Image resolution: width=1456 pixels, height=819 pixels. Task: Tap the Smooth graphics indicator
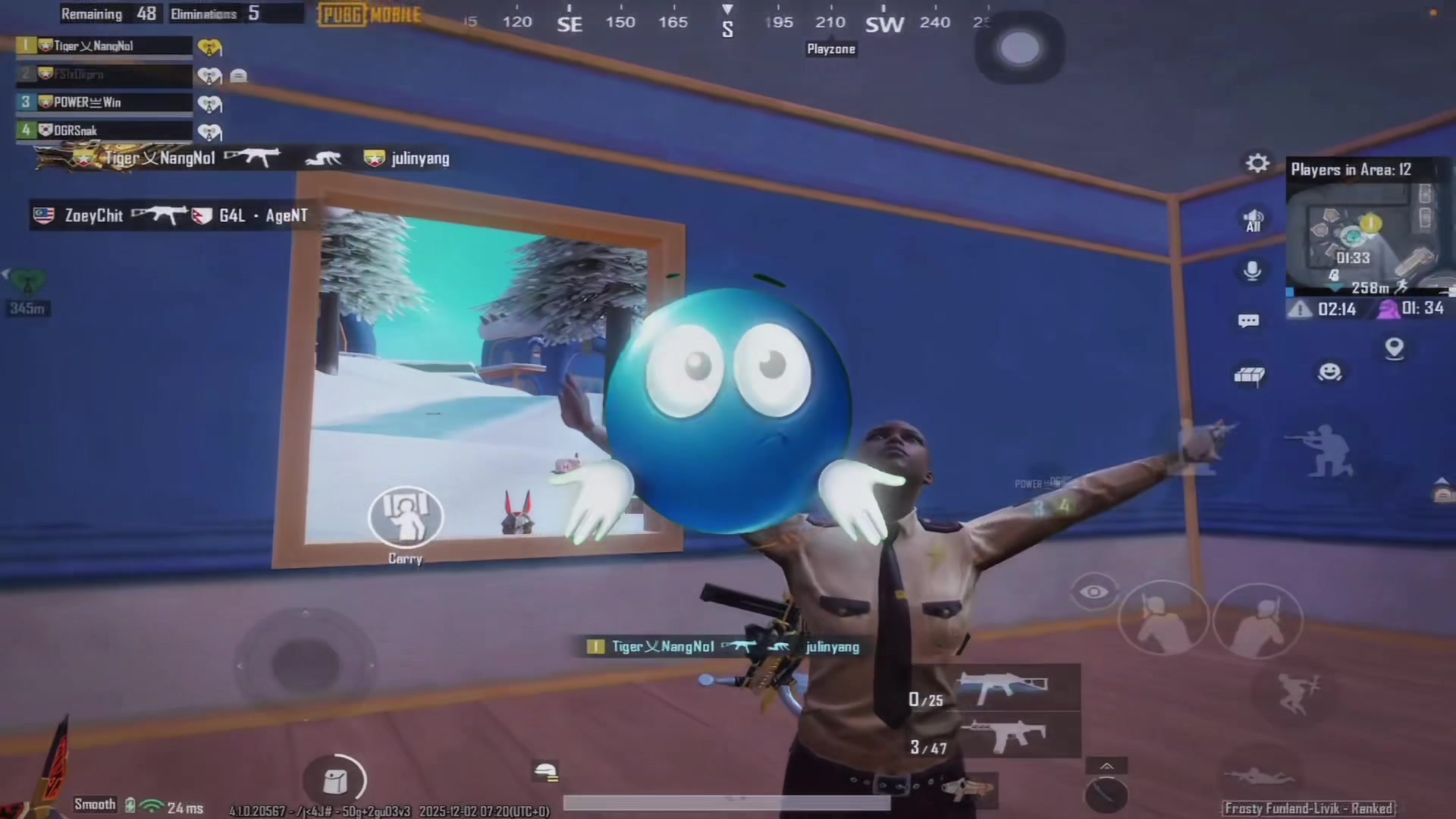pyautogui.click(x=94, y=805)
